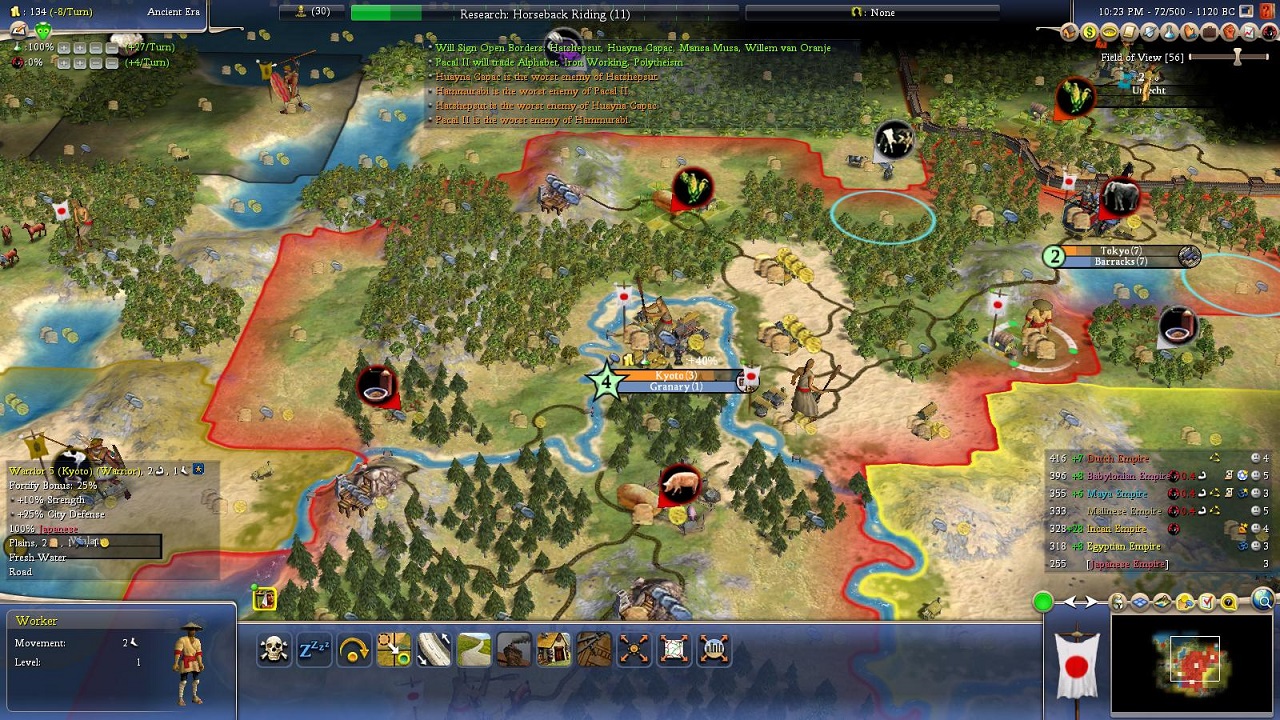
Task: Build a cottage with the worker
Action: pos(554,650)
